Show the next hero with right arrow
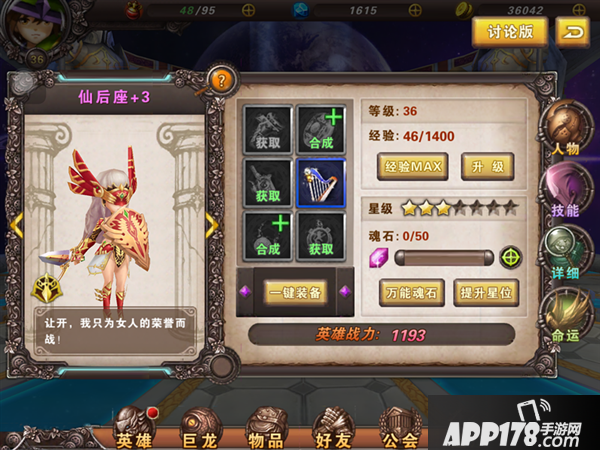The height and width of the screenshot is (450, 600). click(210, 226)
